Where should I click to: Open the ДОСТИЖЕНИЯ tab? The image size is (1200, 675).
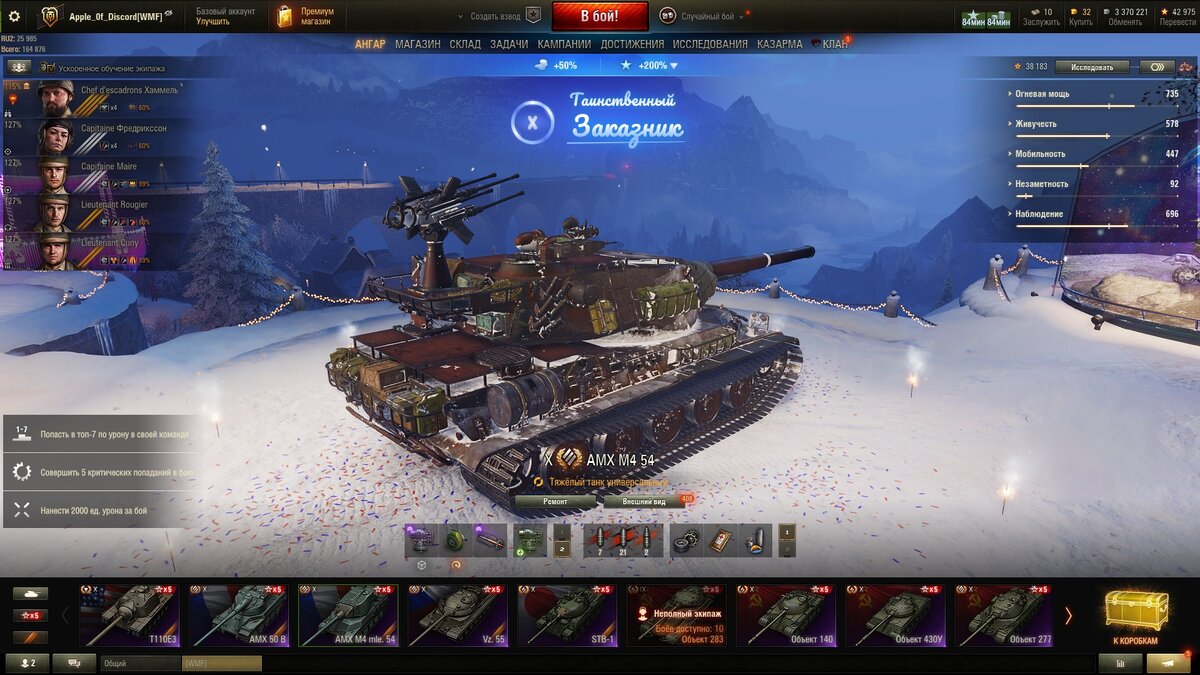pos(632,44)
